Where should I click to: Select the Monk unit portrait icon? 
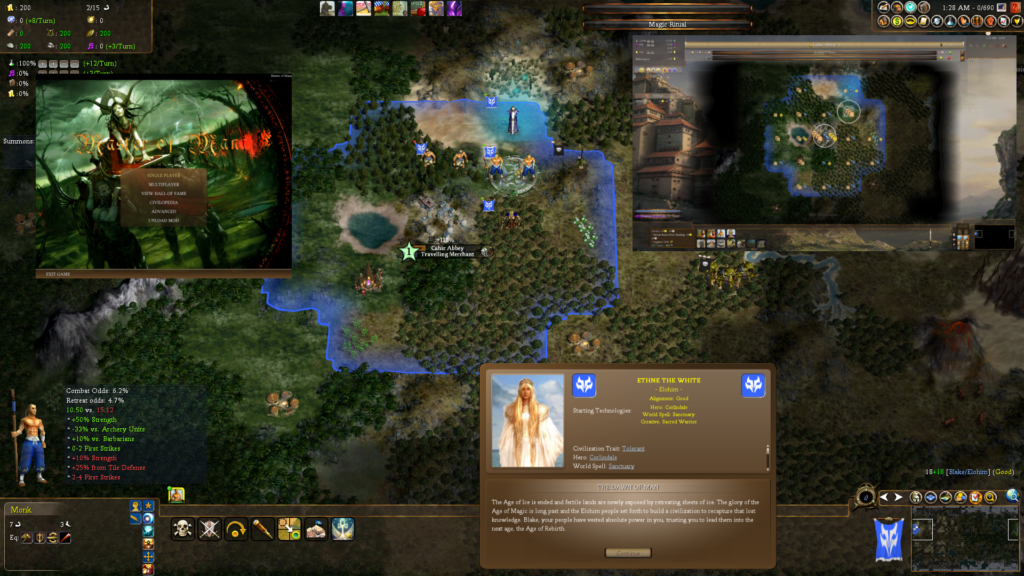pos(176,494)
